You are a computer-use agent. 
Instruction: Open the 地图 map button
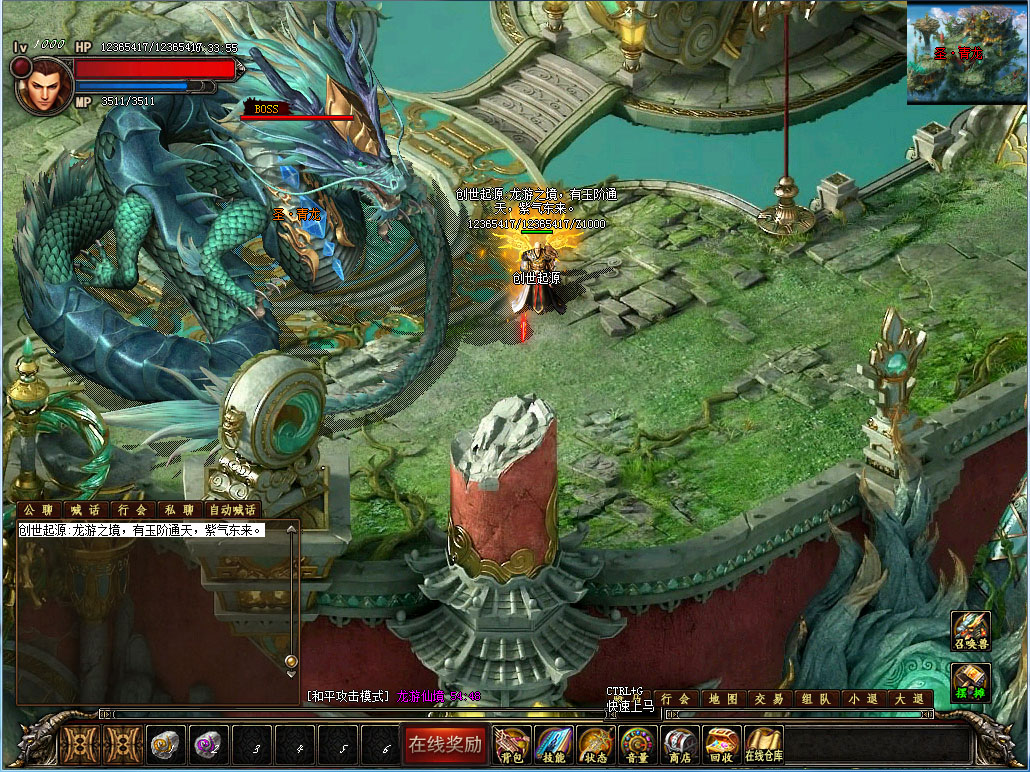(724, 699)
